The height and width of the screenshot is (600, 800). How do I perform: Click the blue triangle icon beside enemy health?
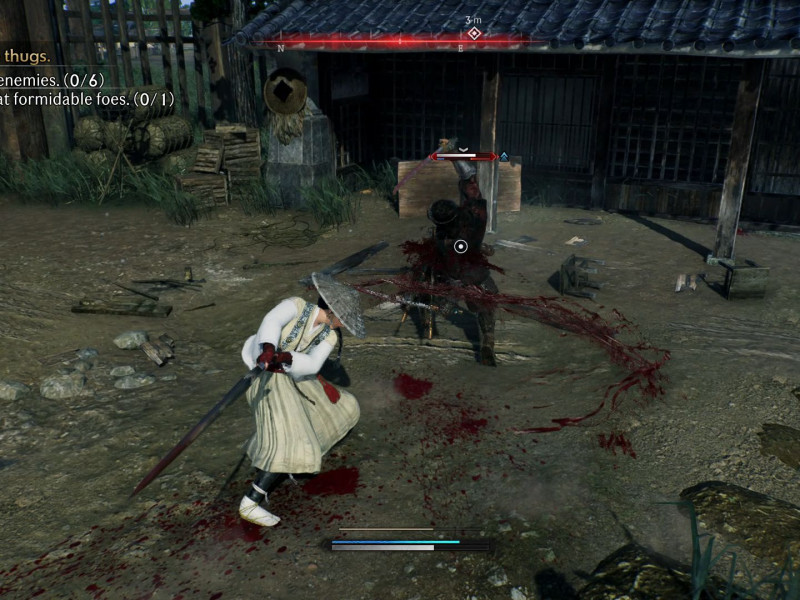click(504, 156)
